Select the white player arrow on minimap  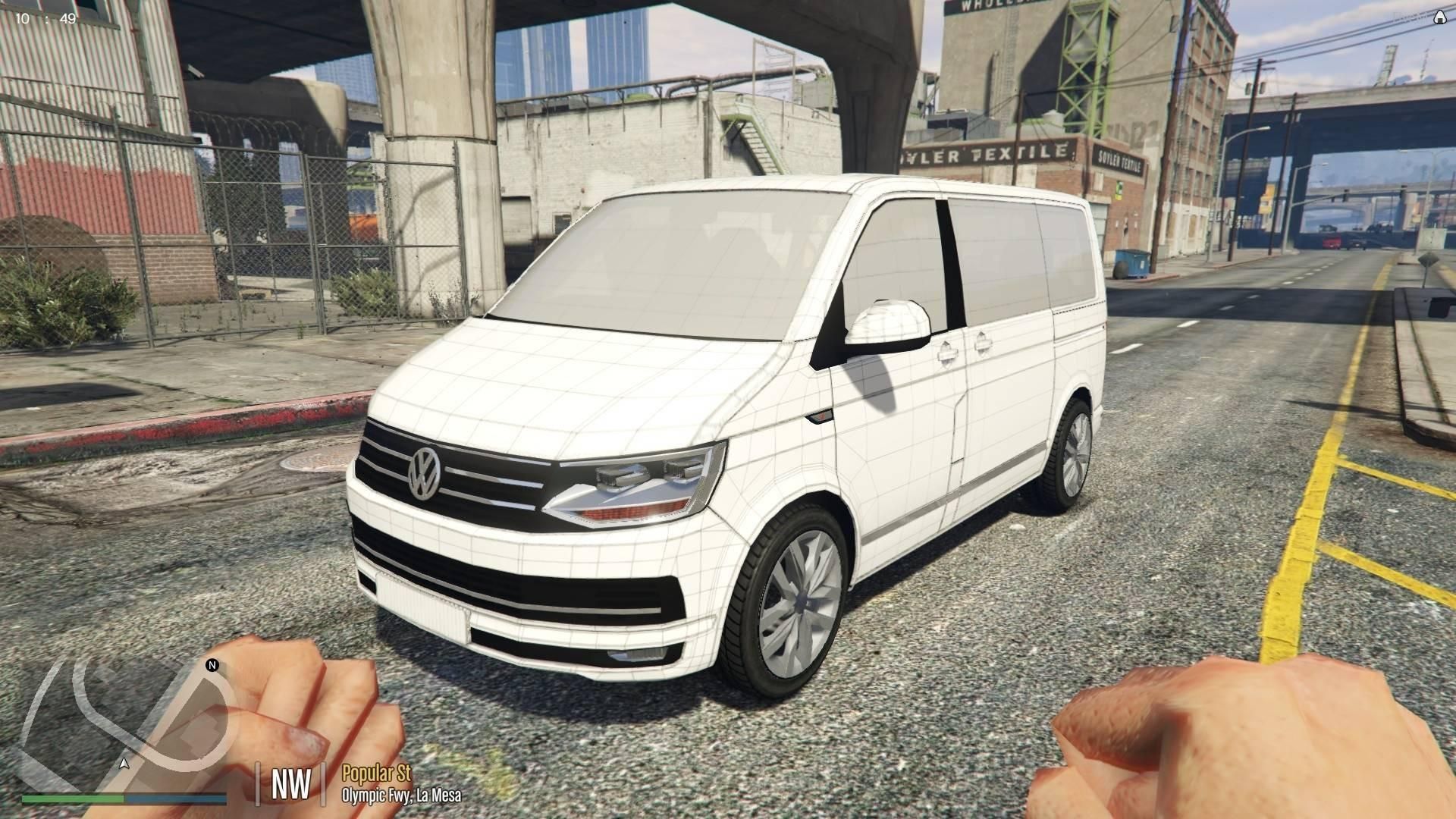coord(124,763)
